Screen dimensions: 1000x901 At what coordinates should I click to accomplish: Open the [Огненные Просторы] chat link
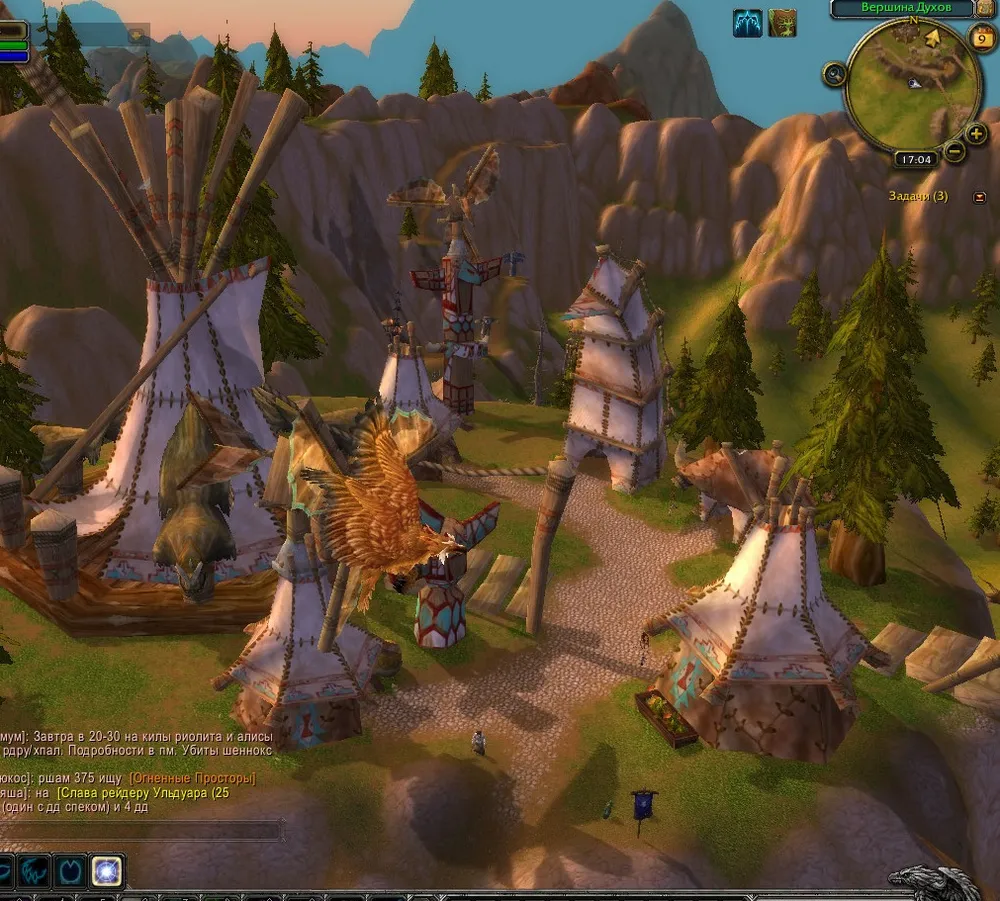193,778
